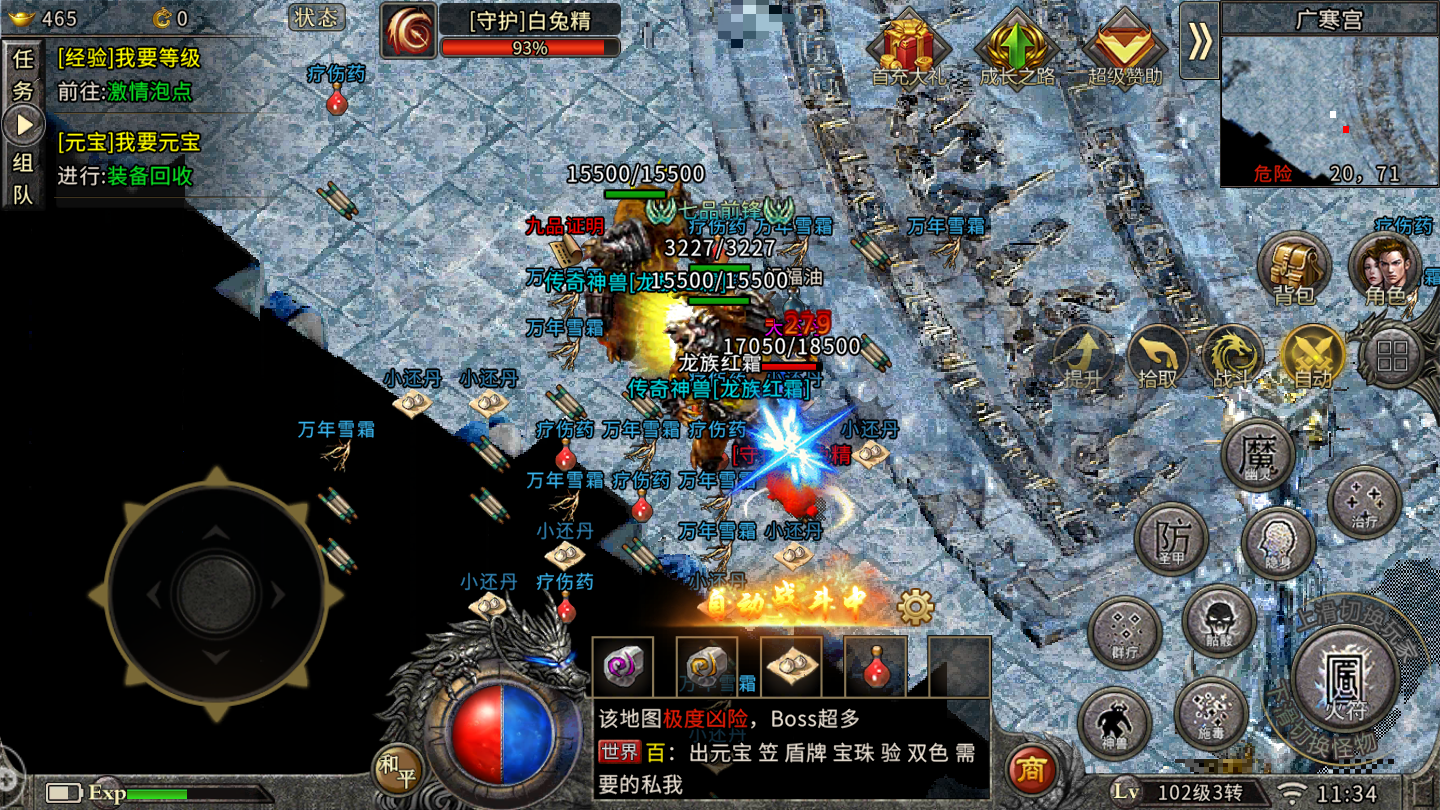
Task: Cast the 施毒 poison skill
Action: [x=1211, y=714]
